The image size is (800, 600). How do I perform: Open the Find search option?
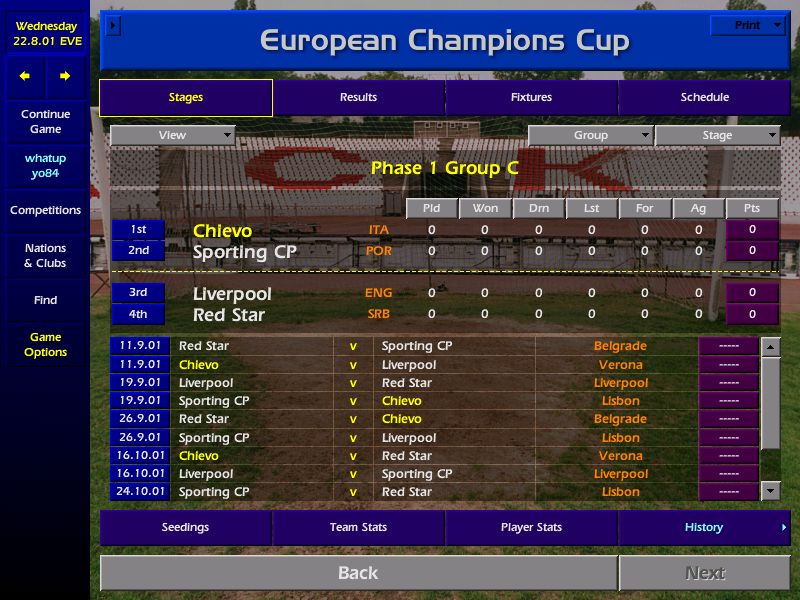tap(45, 300)
